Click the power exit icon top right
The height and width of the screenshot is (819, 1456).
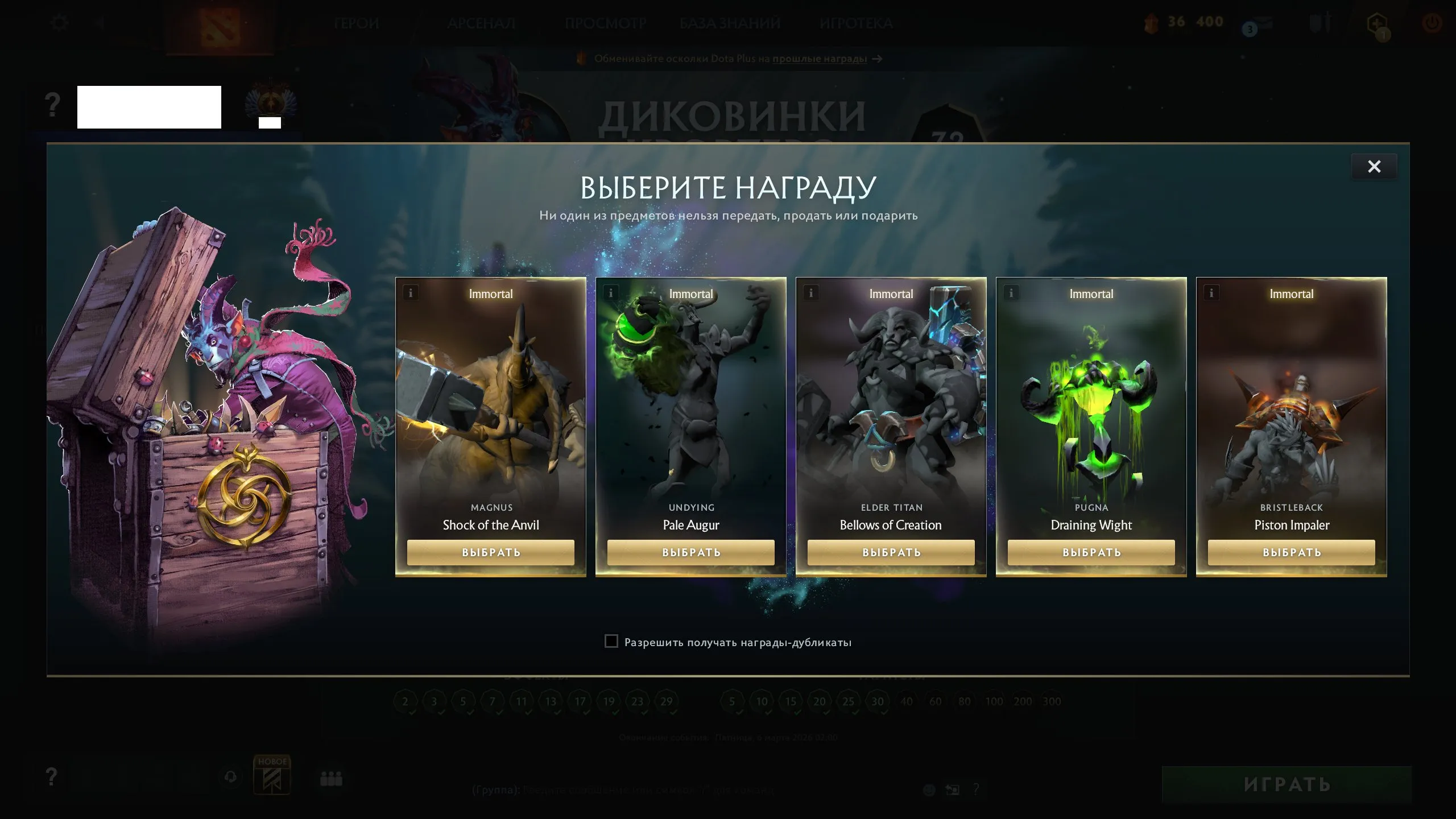[x=1432, y=23]
